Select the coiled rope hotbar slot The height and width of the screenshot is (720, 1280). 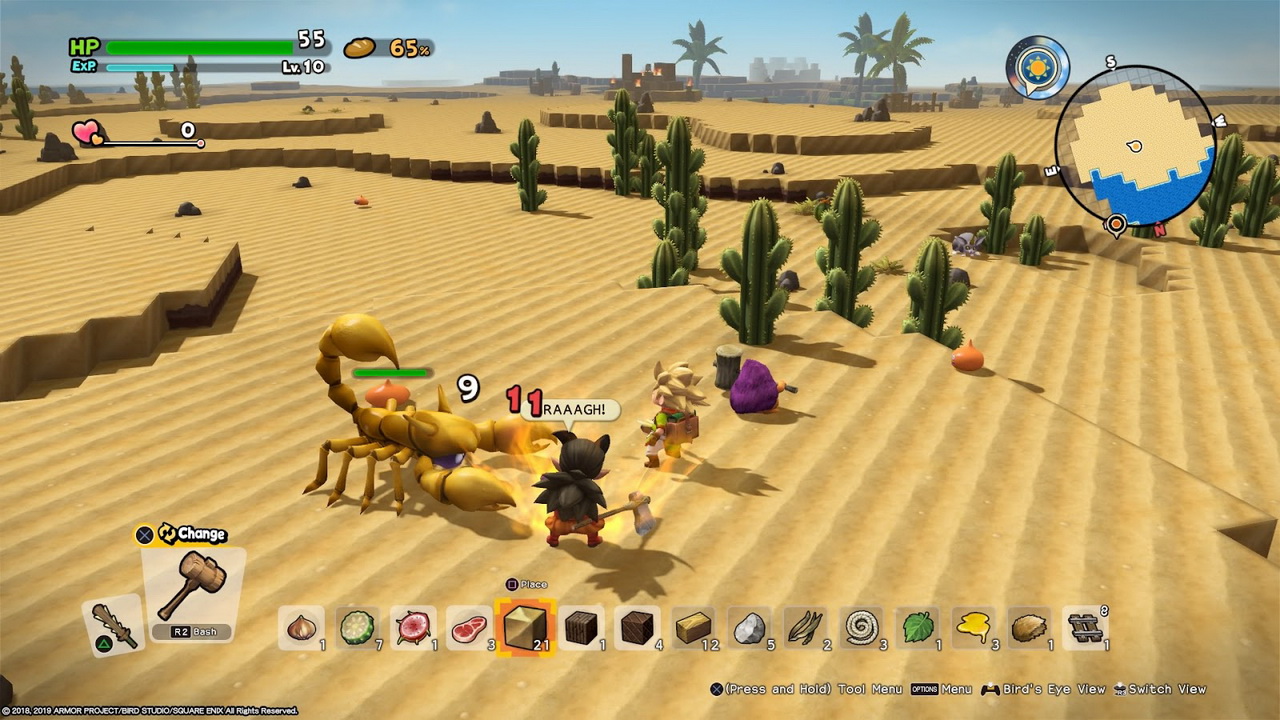pyautogui.click(x=861, y=628)
